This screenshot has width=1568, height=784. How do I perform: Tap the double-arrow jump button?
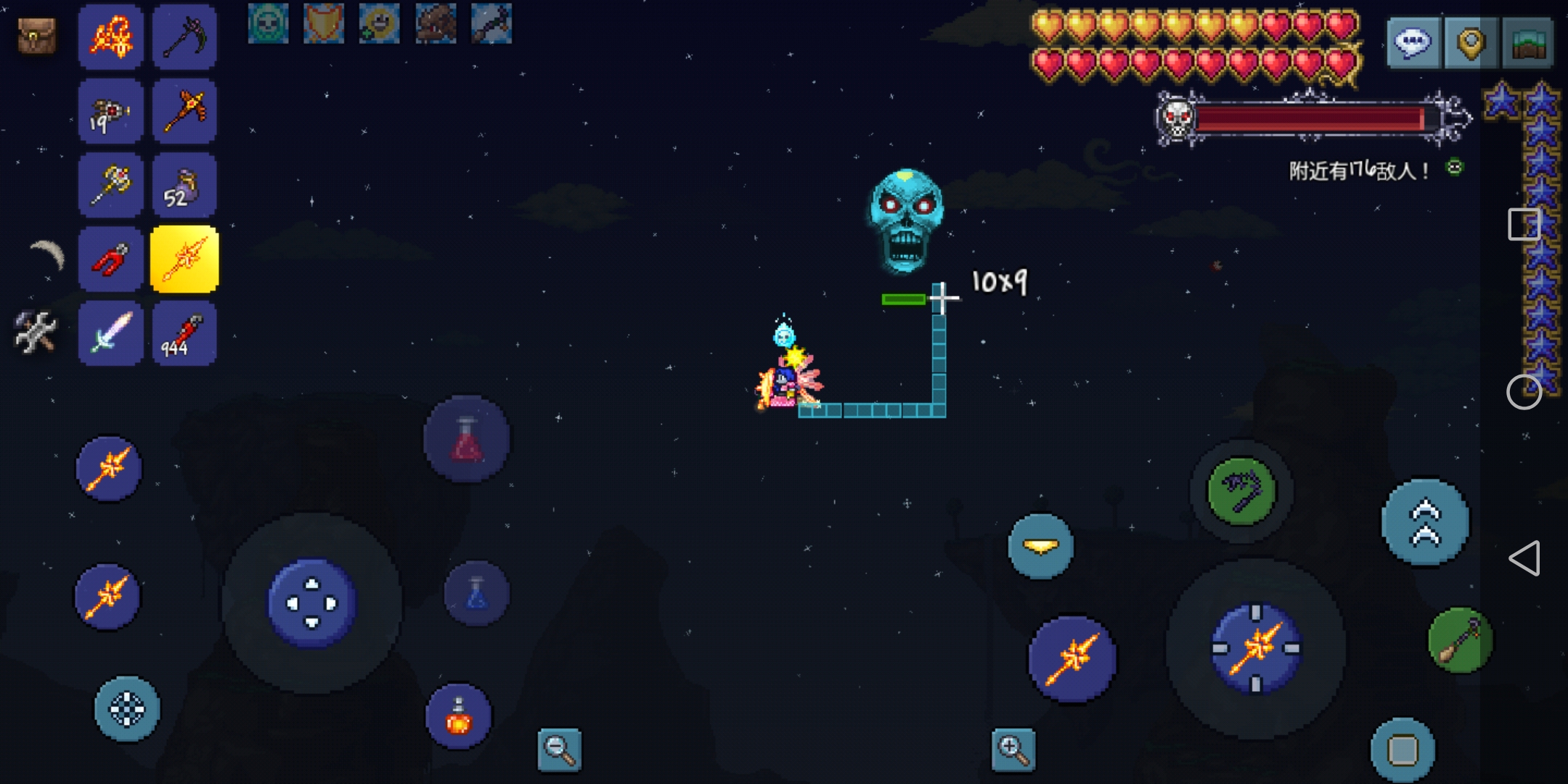[1425, 522]
